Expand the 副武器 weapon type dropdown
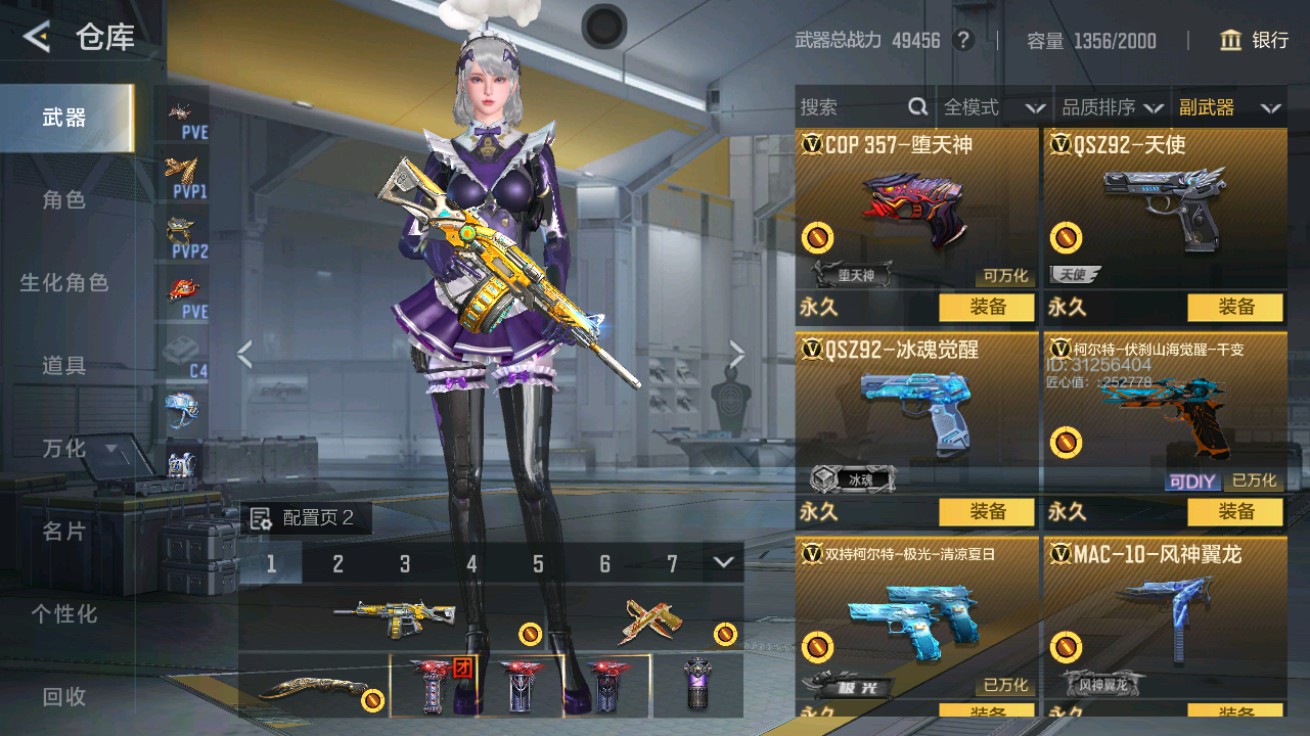Viewport: 1310px width, 736px height. pos(1230,106)
